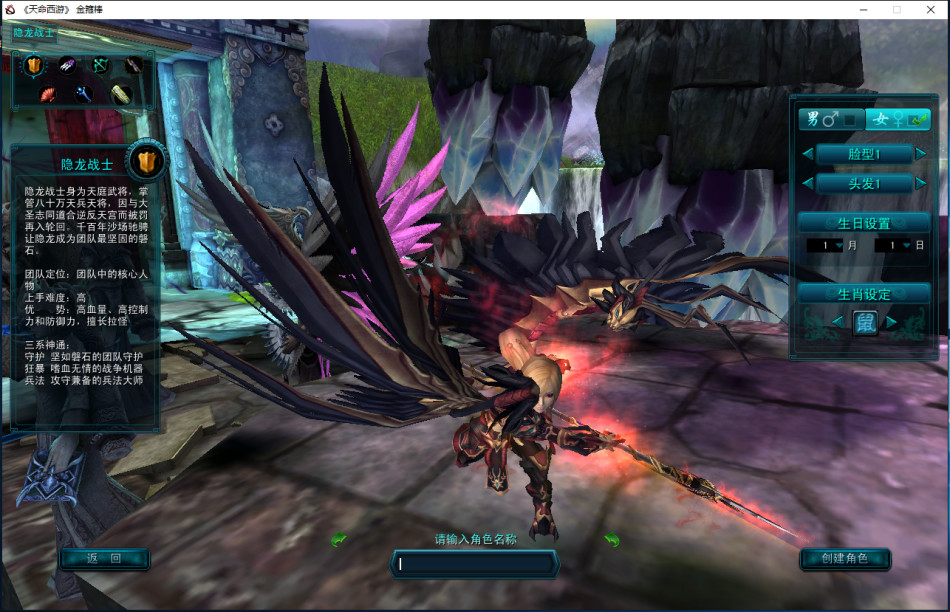The height and width of the screenshot is (612, 950).
Task: Switch to the next face type 脸型
Action: tap(920, 154)
